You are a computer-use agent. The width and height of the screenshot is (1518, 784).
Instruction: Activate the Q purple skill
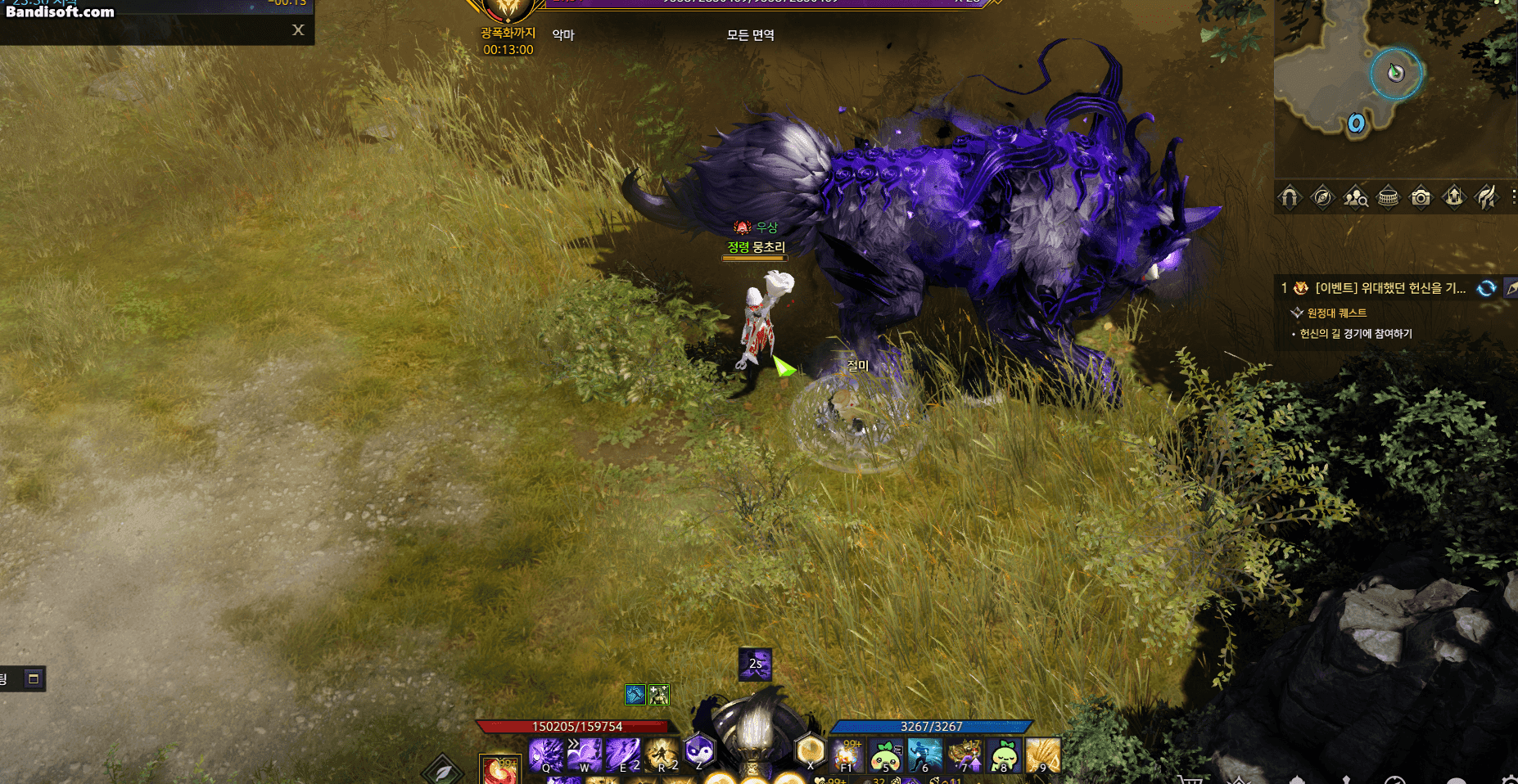pyautogui.click(x=545, y=755)
